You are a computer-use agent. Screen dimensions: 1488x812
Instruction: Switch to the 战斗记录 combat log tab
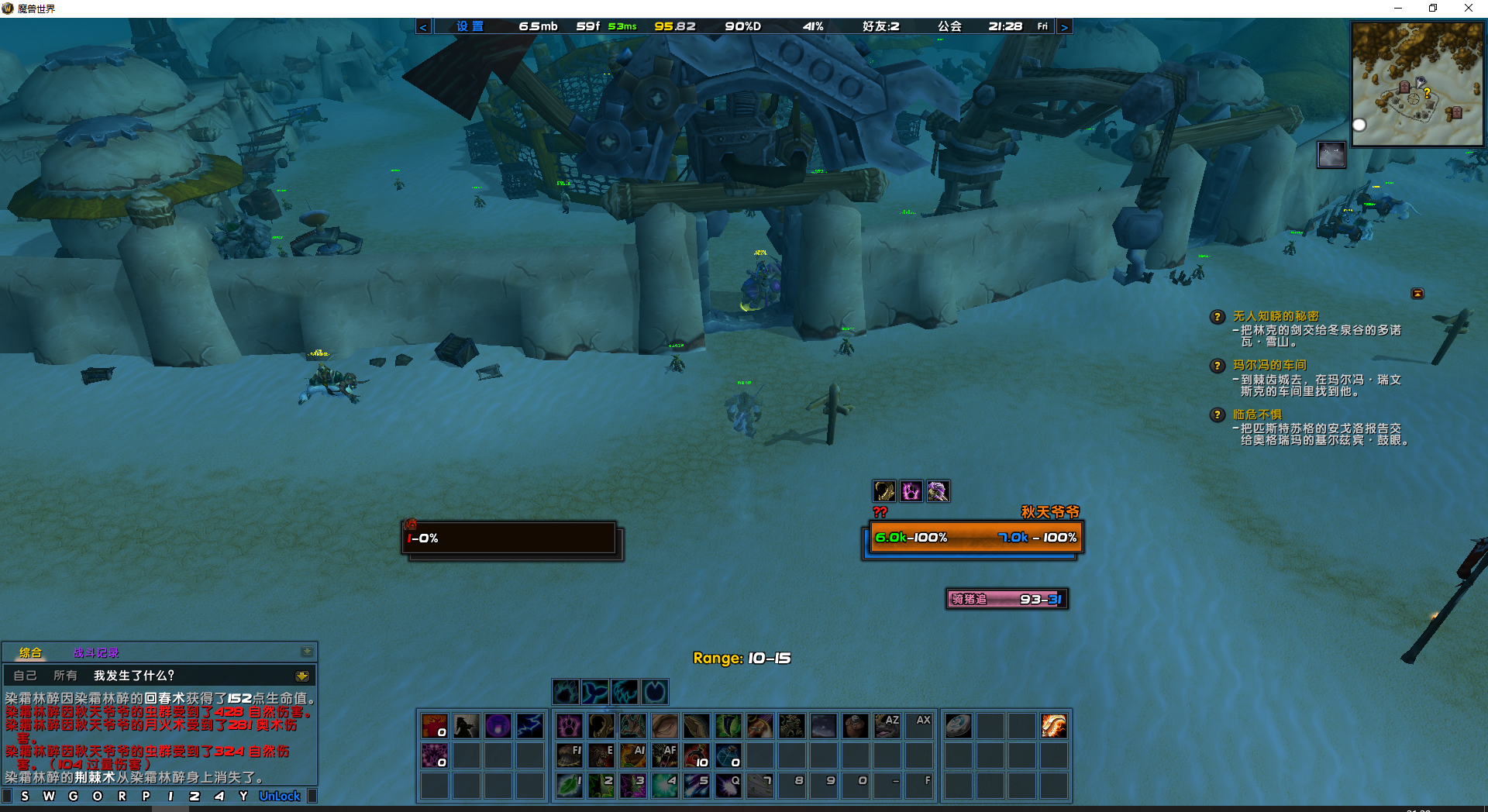click(96, 652)
